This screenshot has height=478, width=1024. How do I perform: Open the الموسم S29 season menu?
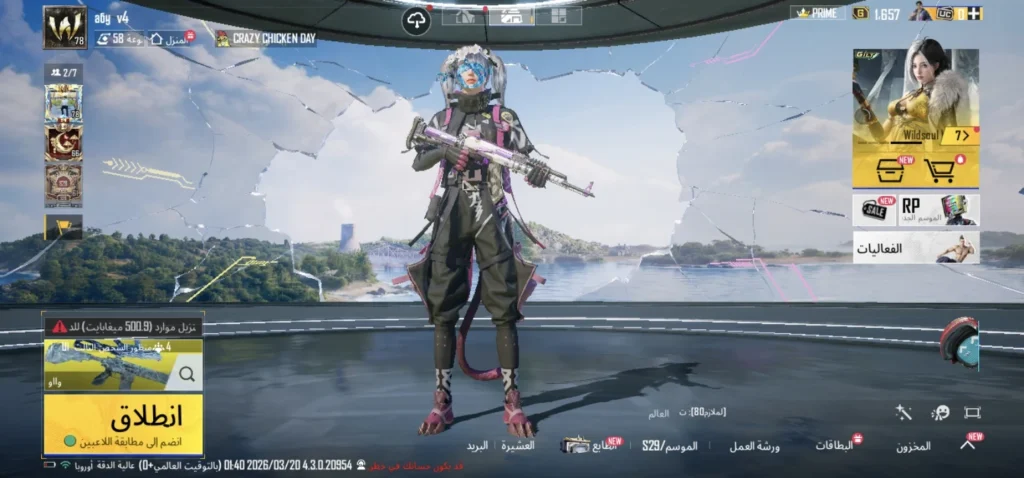(x=670, y=445)
